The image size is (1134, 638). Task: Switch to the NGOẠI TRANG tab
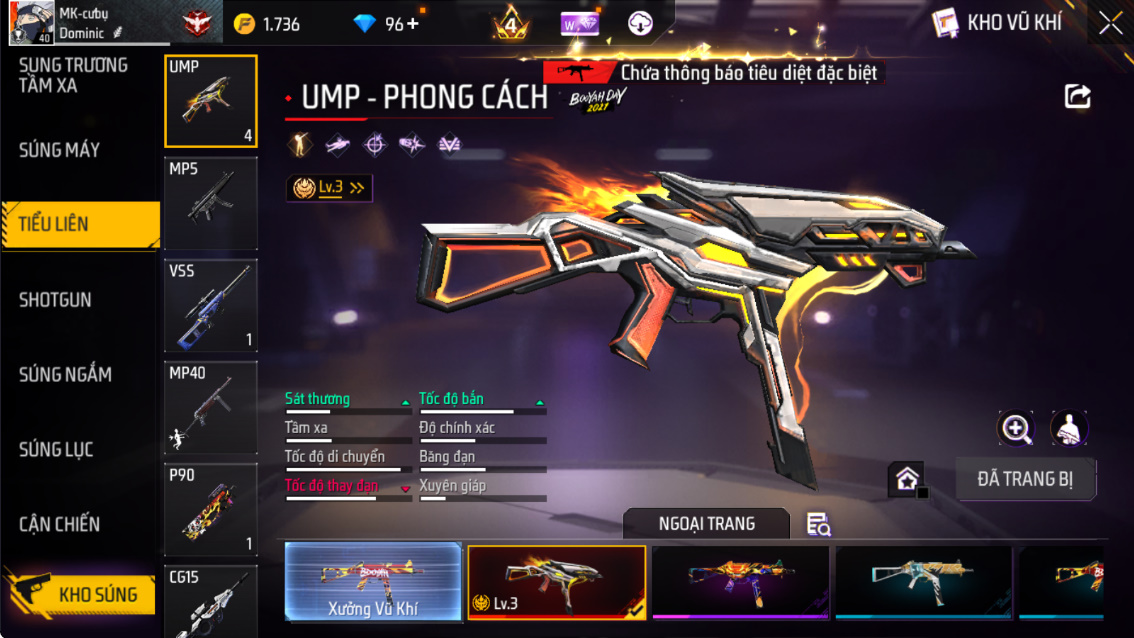point(706,523)
